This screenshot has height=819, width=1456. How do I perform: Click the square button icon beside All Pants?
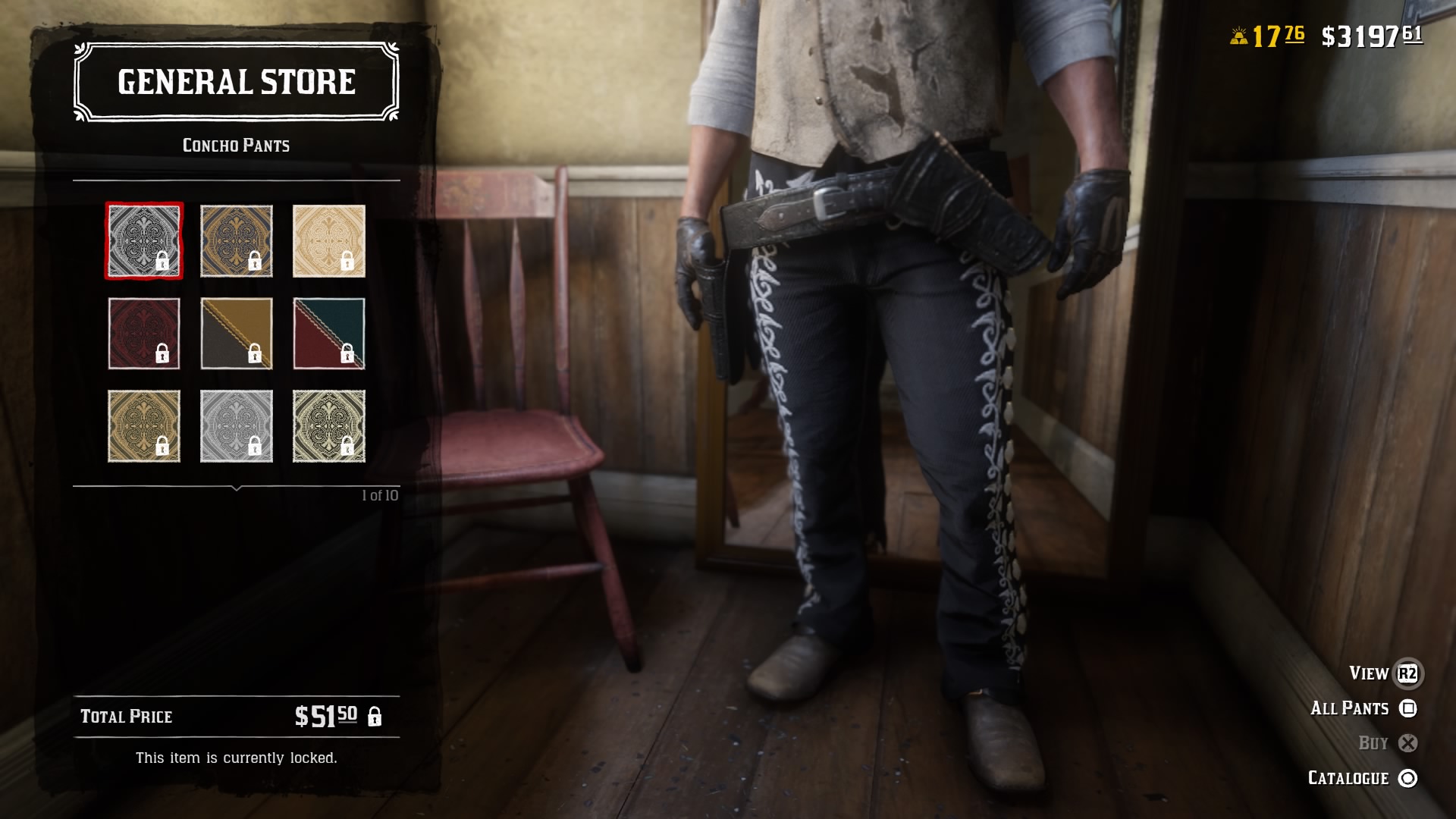point(1407,708)
